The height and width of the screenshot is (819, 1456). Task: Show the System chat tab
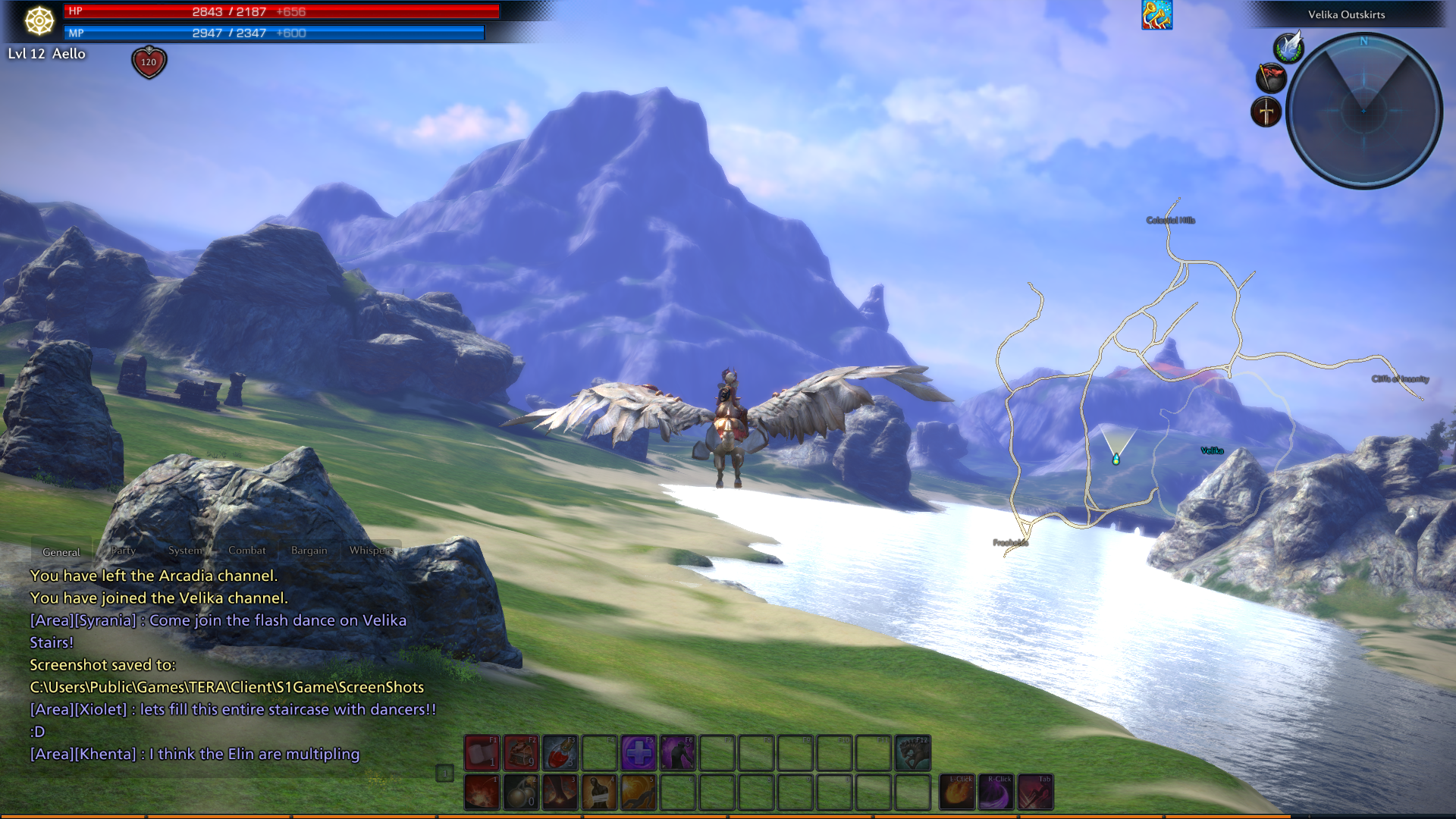pyautogui.click(x=185, y=550)
